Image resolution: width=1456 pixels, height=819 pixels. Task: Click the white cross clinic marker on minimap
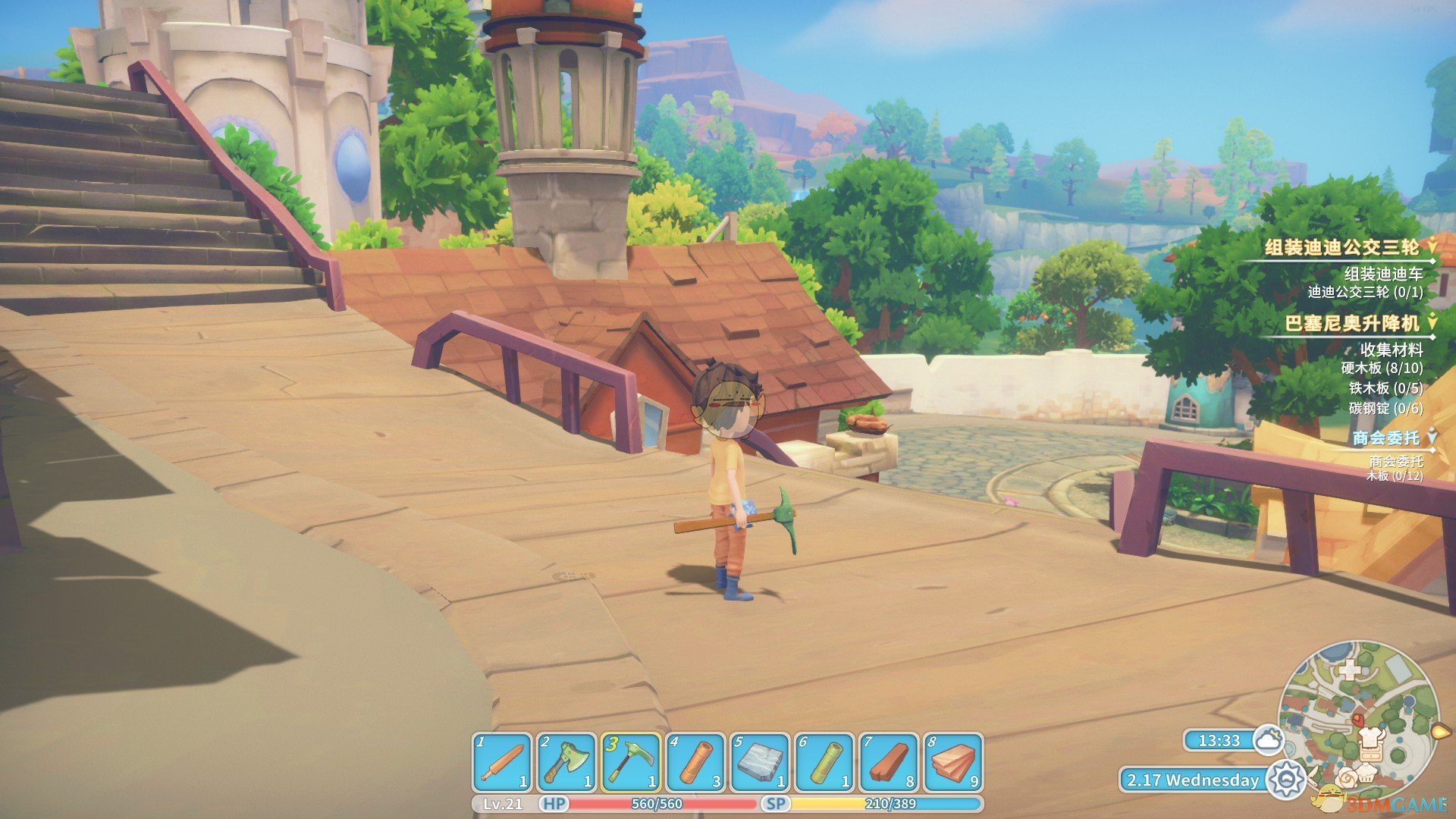tap(1349, 670)
